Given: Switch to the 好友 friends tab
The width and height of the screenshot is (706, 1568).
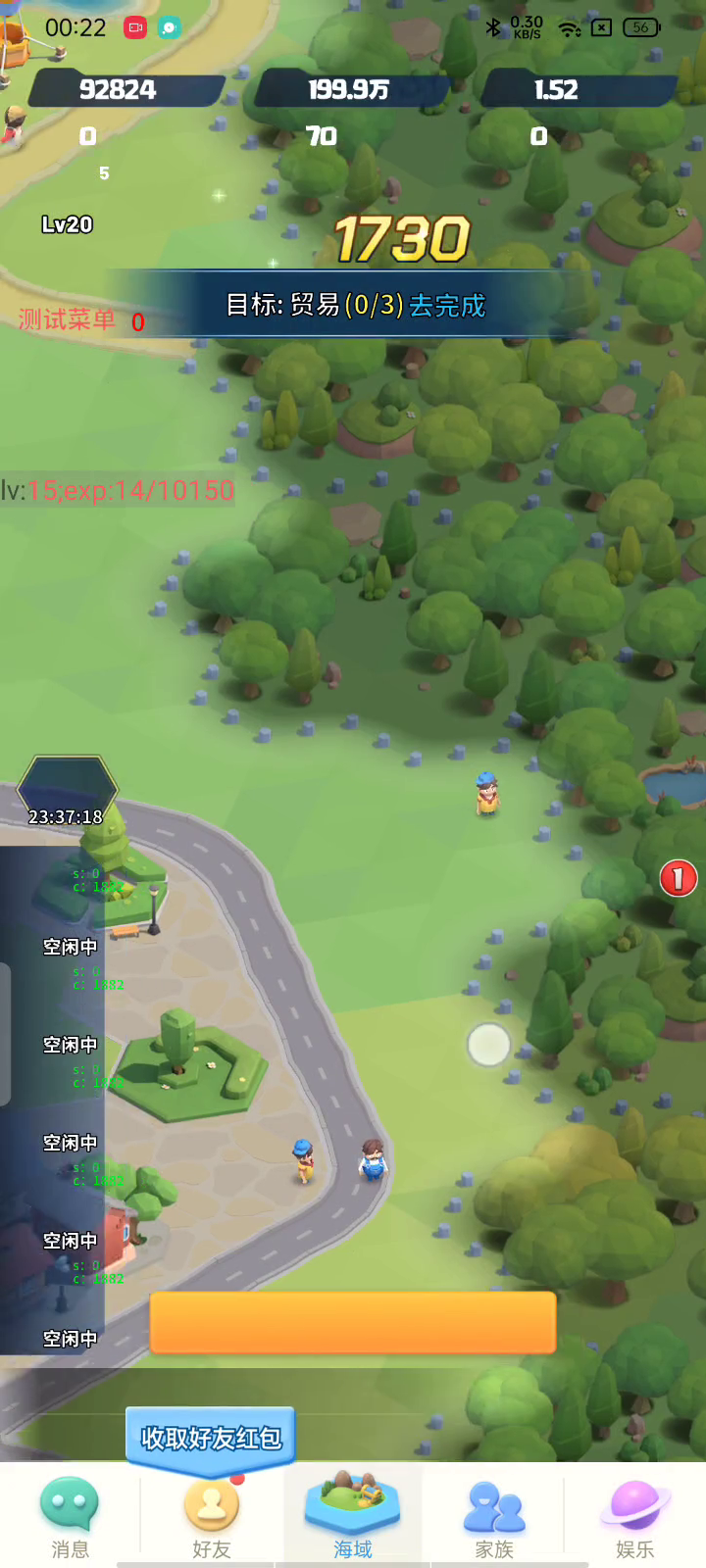Looking at the screenshot, I should [211, 1516].
